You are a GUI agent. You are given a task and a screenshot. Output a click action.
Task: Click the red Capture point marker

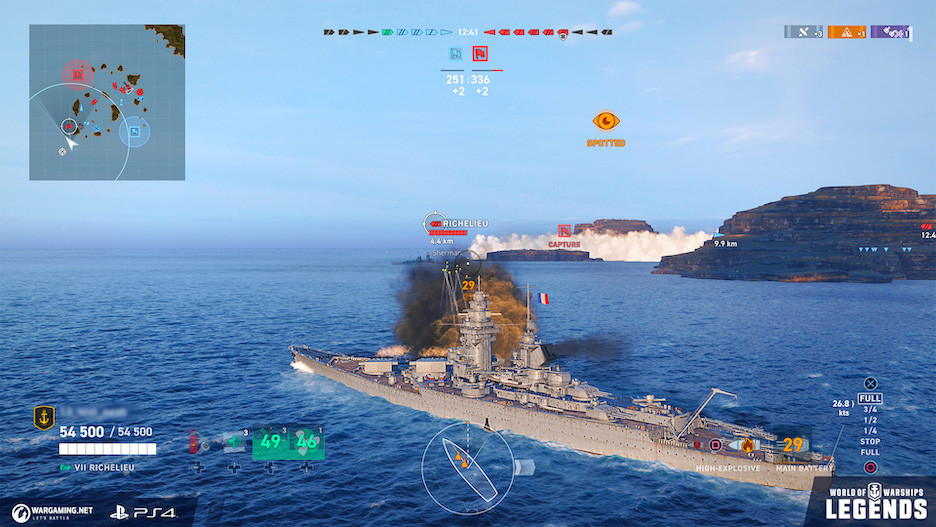tap(564, 231)
